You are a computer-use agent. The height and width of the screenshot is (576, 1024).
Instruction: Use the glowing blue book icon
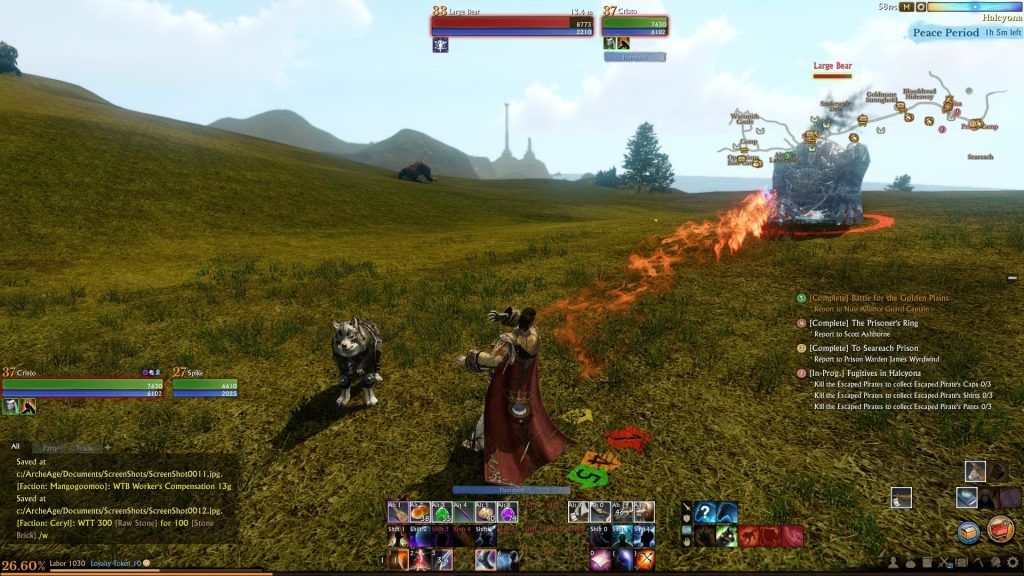966,497
